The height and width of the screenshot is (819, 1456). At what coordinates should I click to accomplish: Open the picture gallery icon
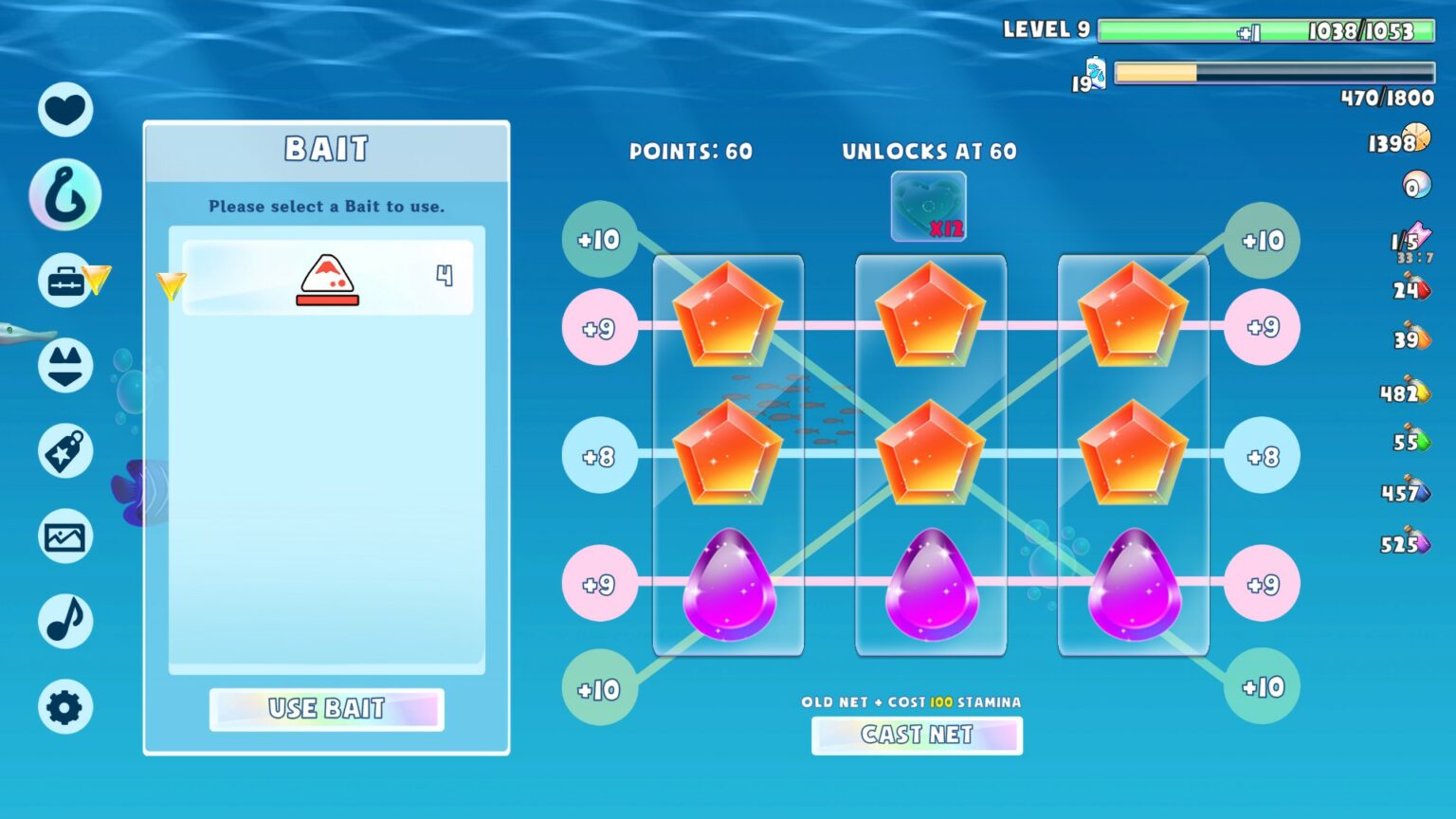pos(65,537)
